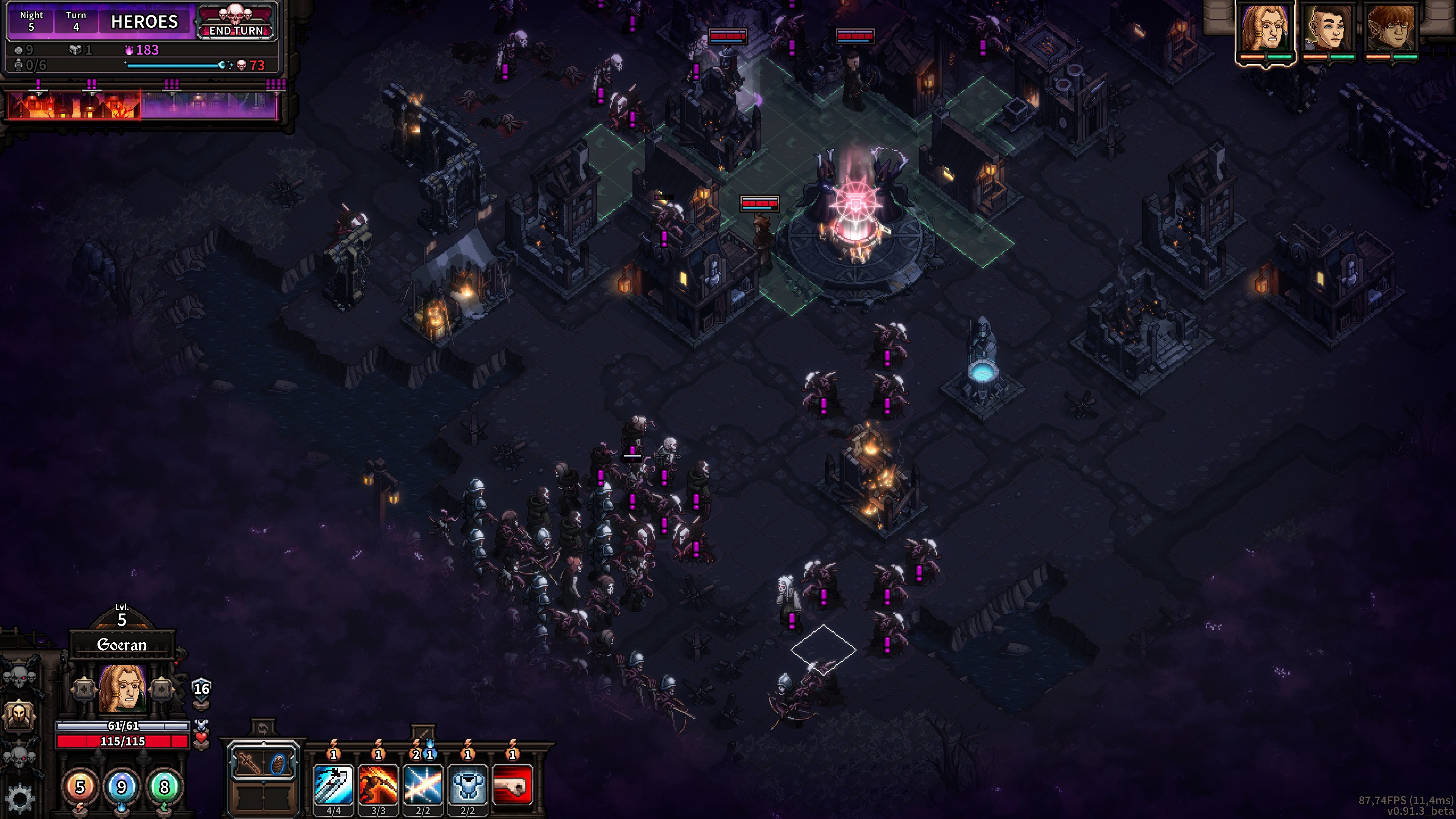Screen dimensions: 1456x819
Task: Click the weapon swap arrows button
Action: (262, 728)
